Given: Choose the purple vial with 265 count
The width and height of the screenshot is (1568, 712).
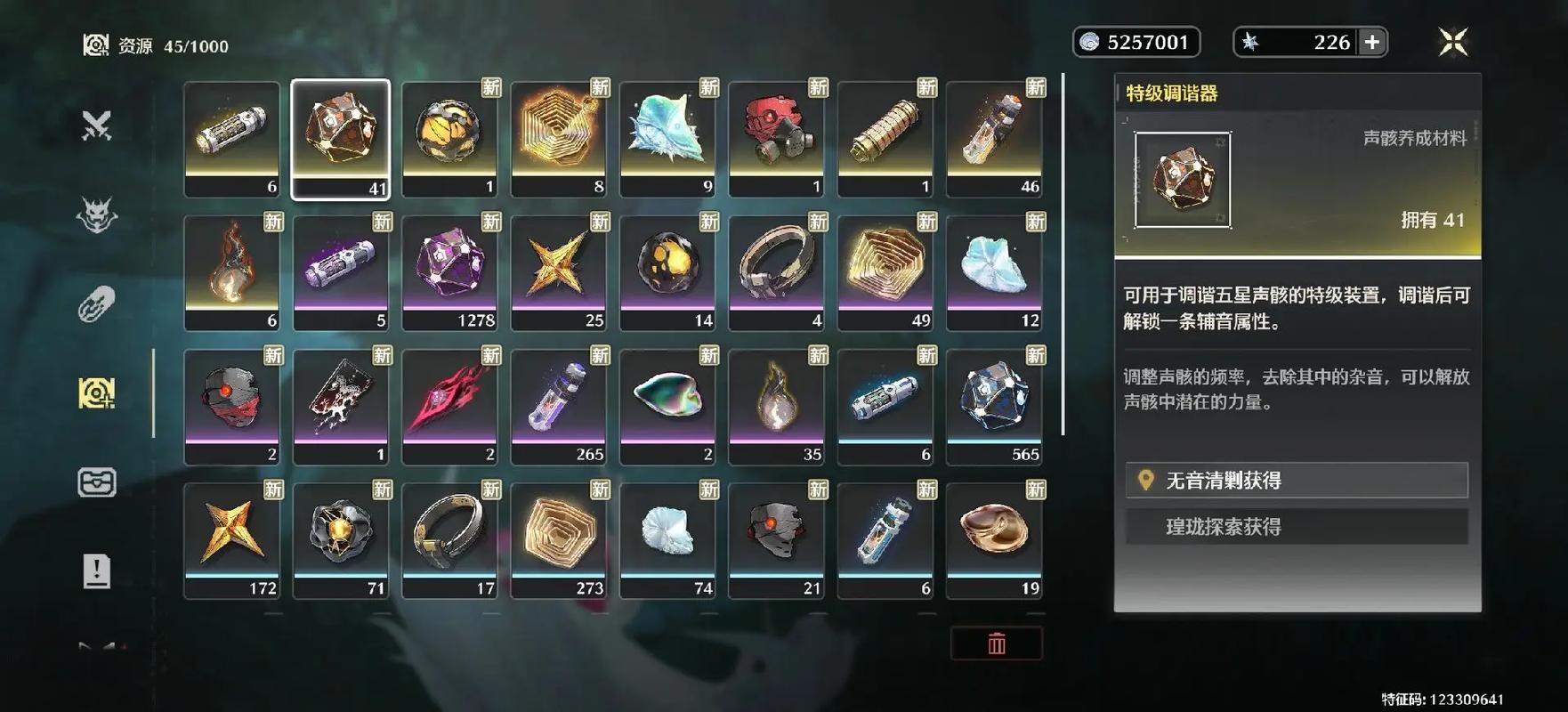Looking at the screenshot, I should (x=559, y=407).
